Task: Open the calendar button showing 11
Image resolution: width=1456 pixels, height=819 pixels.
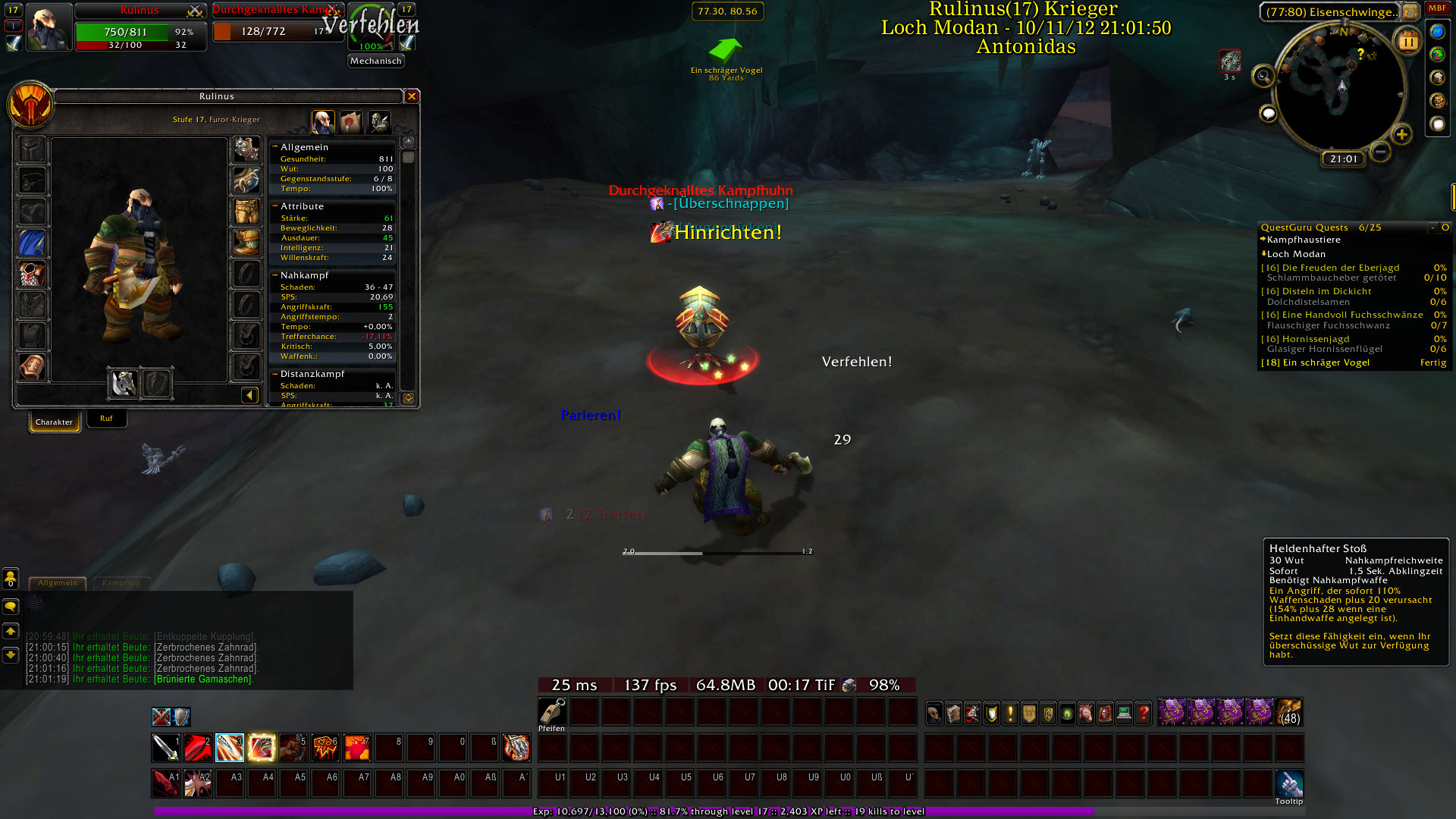Action: point(1408,42)
